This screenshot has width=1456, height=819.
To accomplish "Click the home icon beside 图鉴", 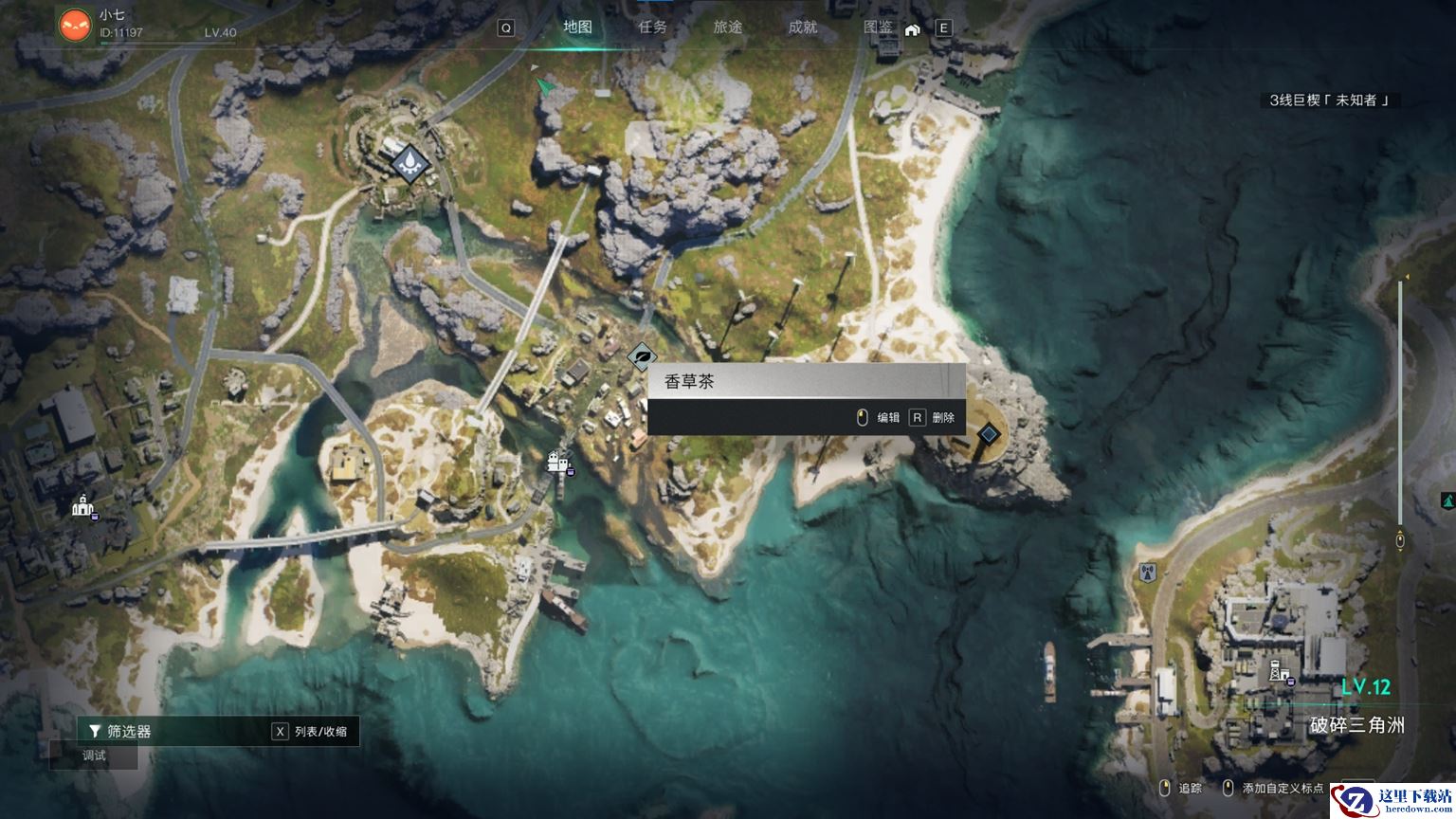I will [912, 29].
